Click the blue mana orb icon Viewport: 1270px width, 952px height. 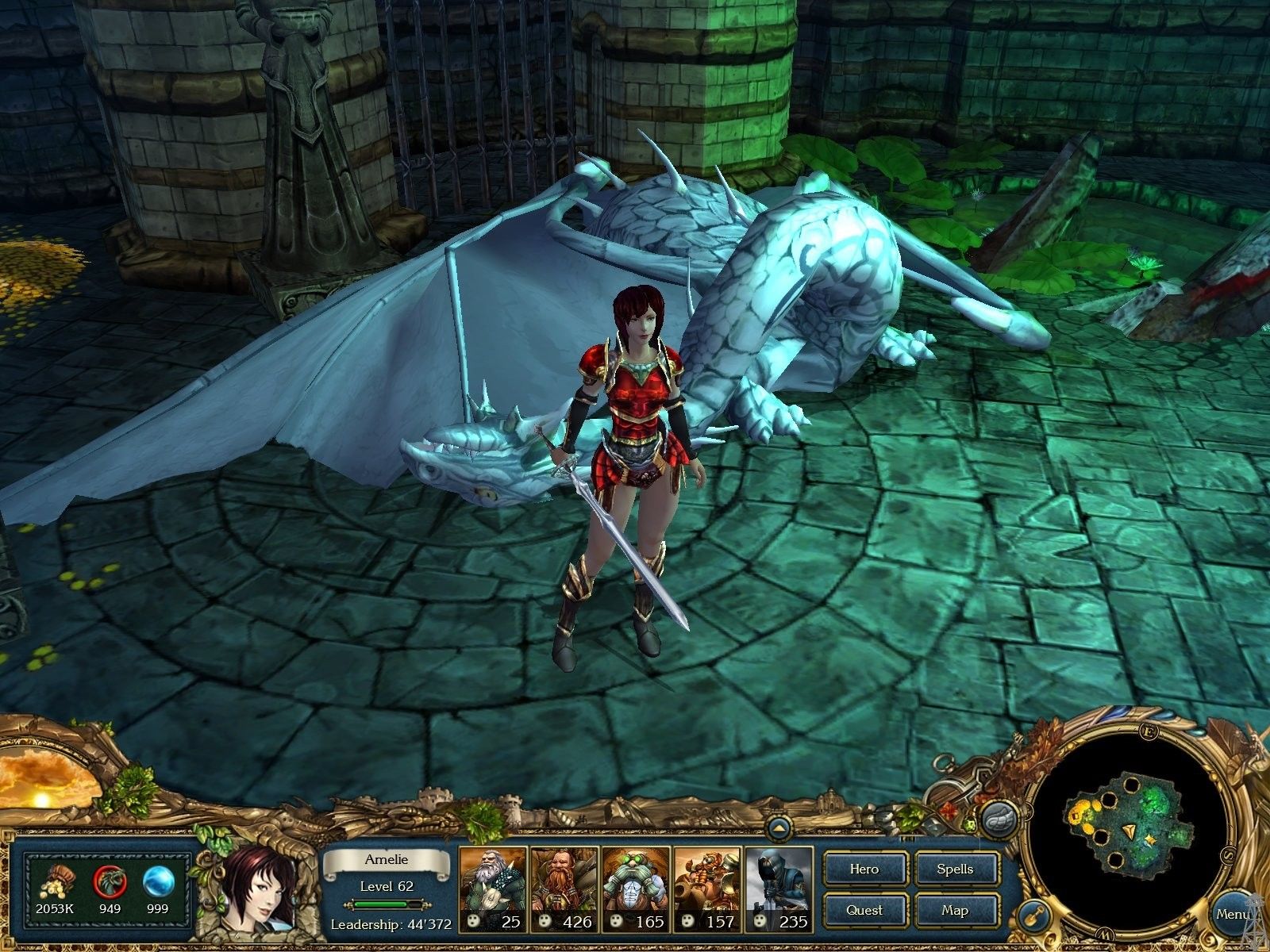click(x=158, y=881)
